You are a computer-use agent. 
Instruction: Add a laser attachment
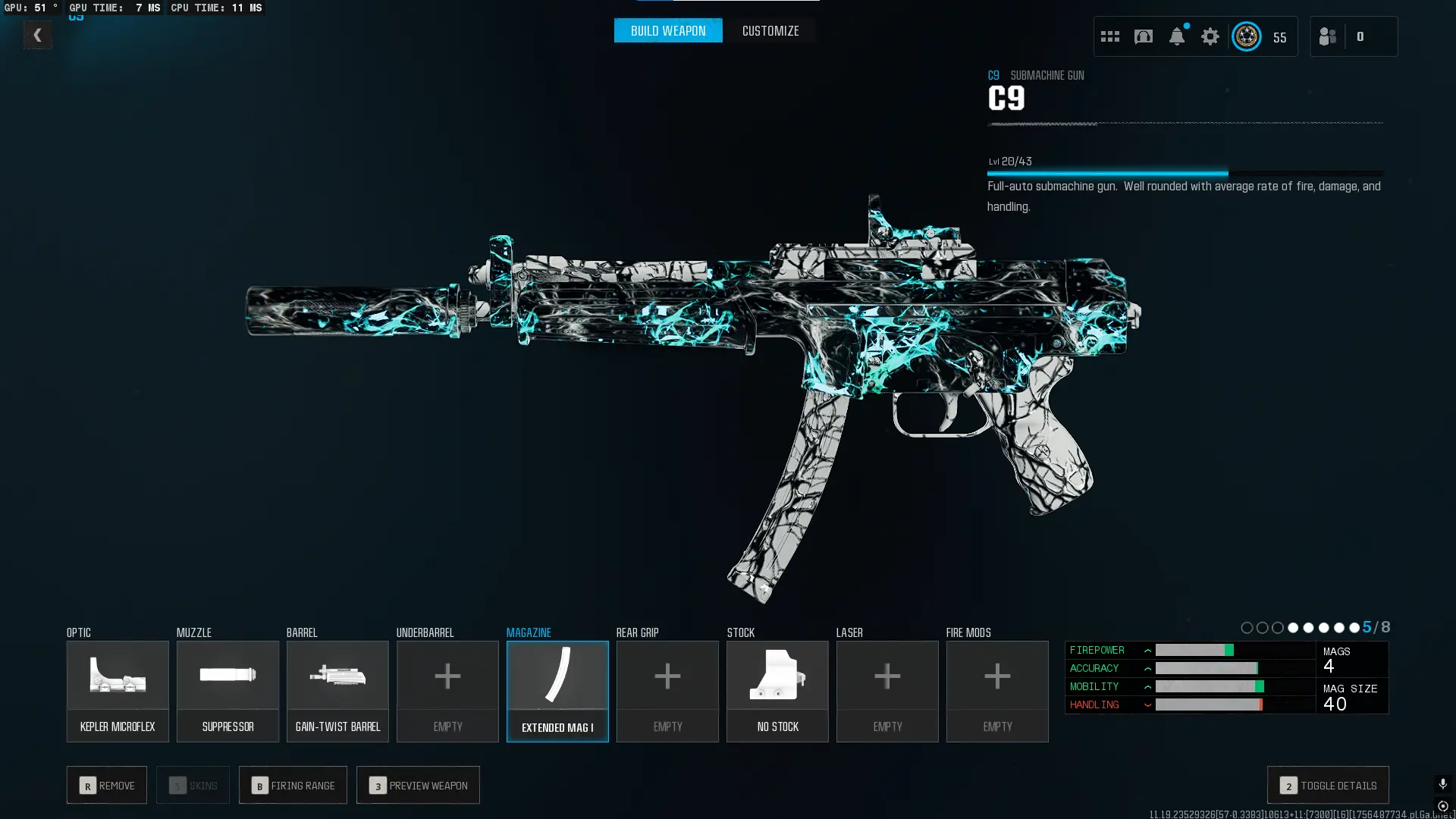[x=887, y=691]
